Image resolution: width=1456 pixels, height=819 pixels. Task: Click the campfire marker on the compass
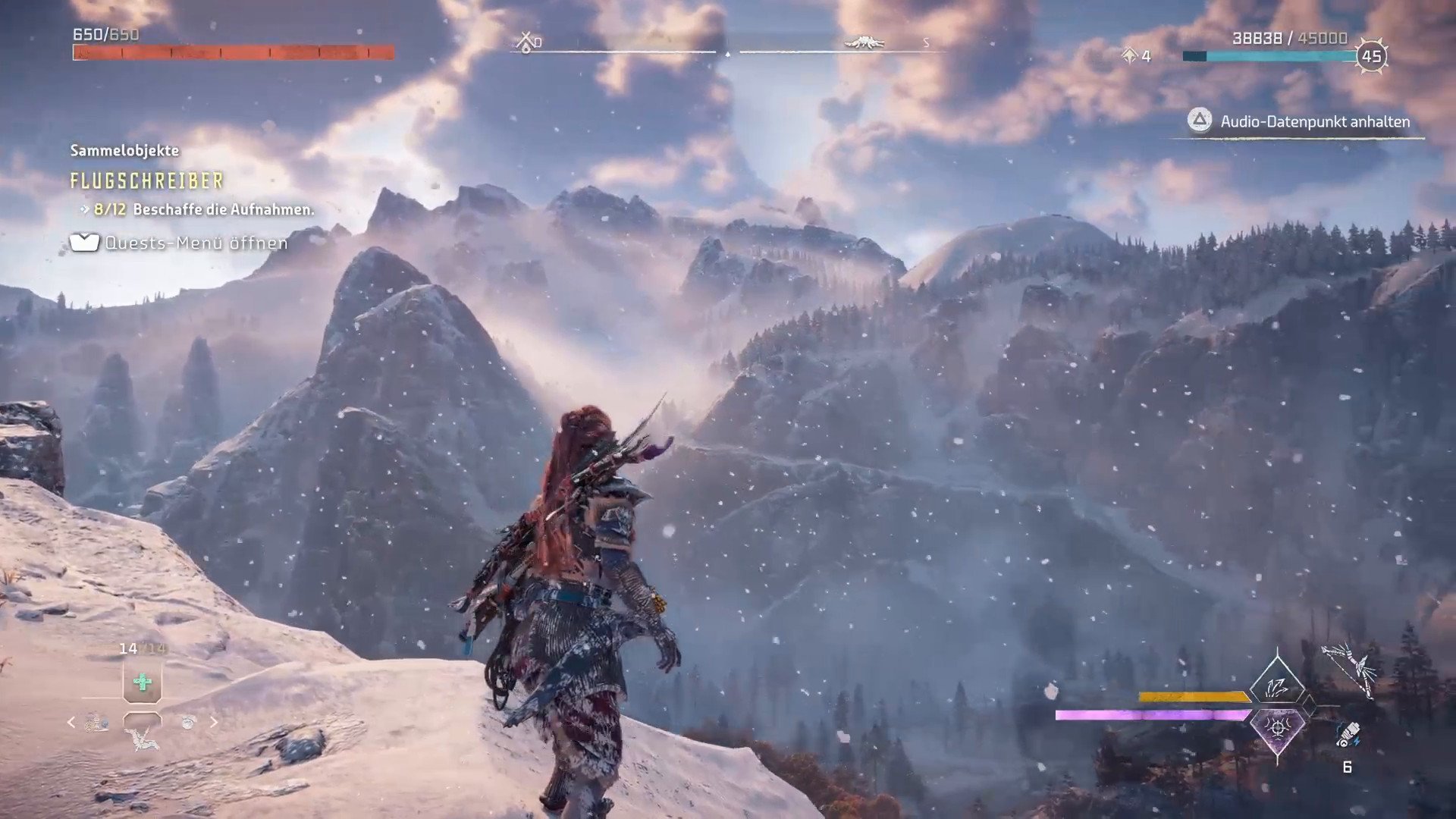pos(526,42)
